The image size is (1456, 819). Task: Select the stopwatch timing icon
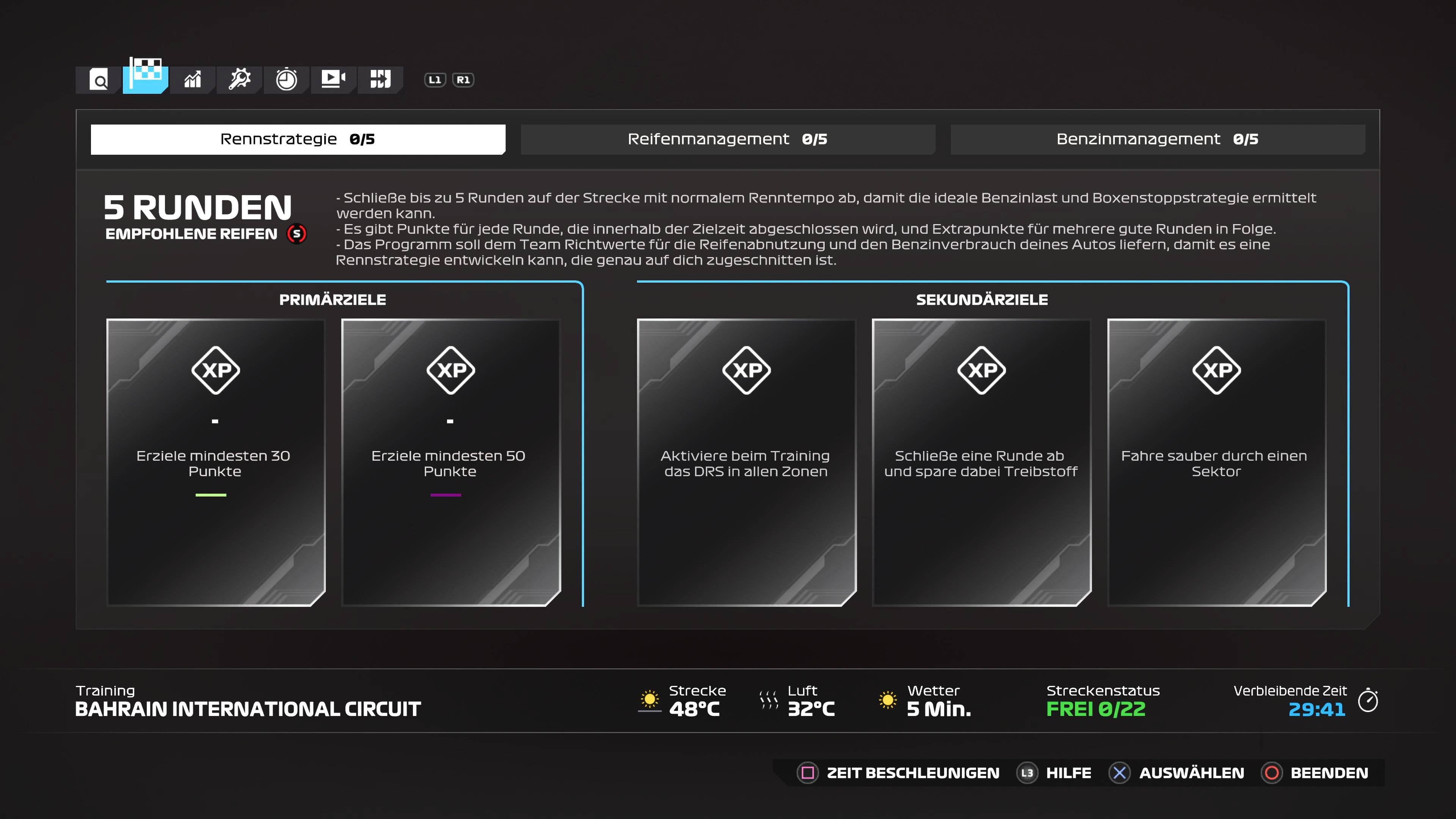pyautogui.click(x=286, y=80)
